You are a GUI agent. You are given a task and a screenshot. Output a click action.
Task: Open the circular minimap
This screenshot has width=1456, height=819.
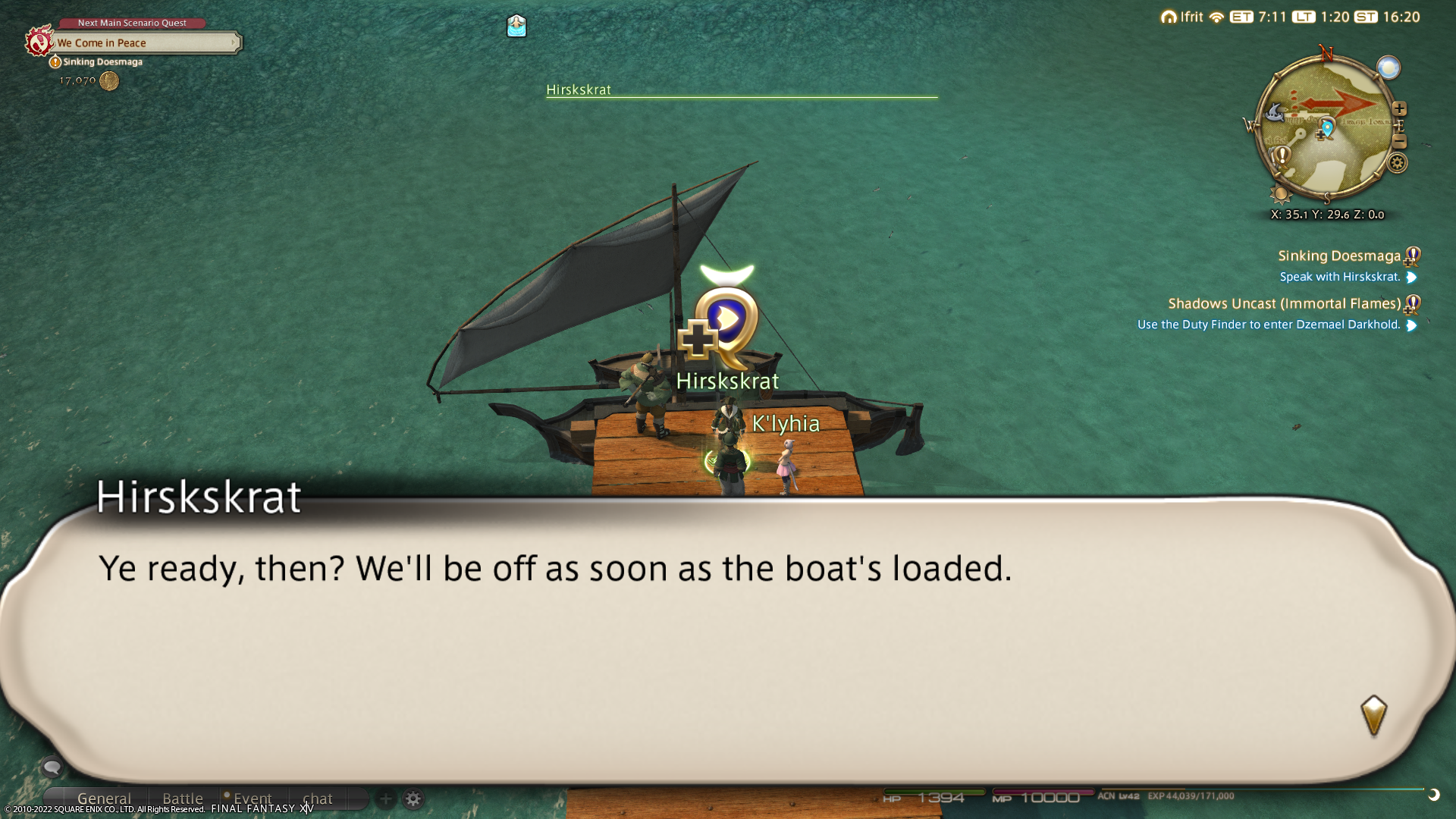click(1326, 129)
